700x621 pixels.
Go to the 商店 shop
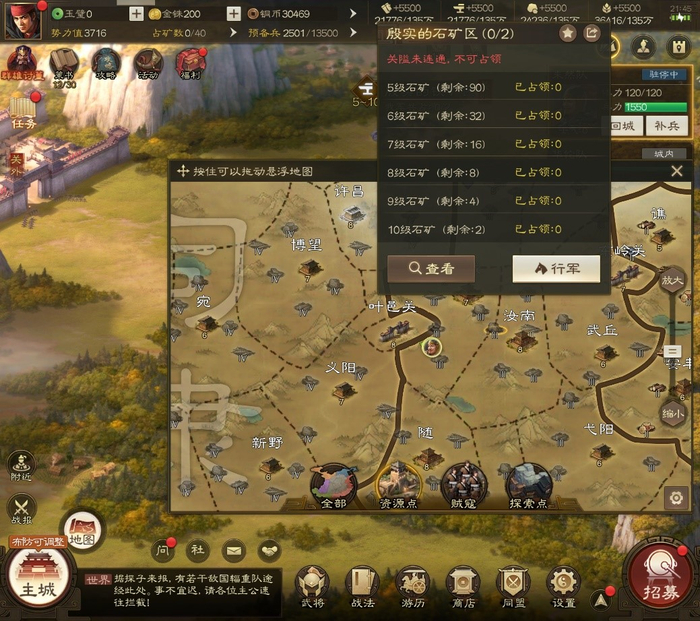463,586
